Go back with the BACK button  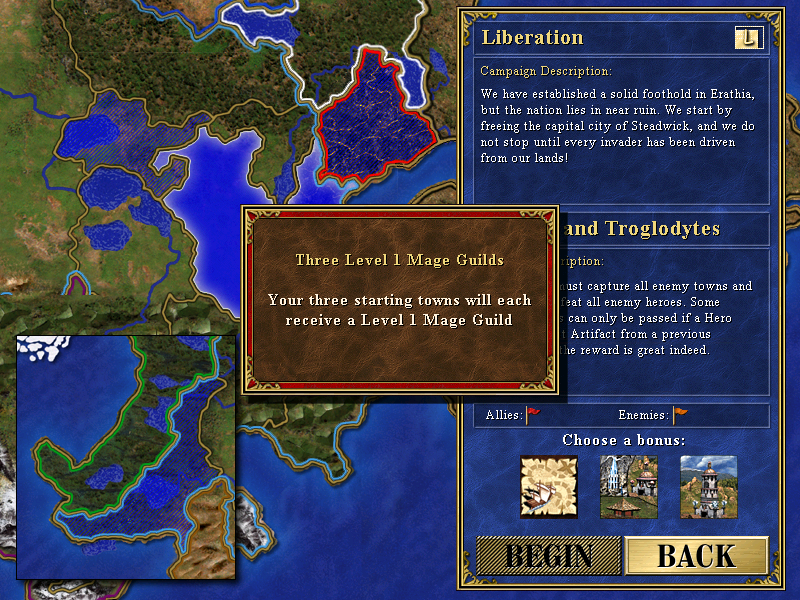tap(696, 557)
